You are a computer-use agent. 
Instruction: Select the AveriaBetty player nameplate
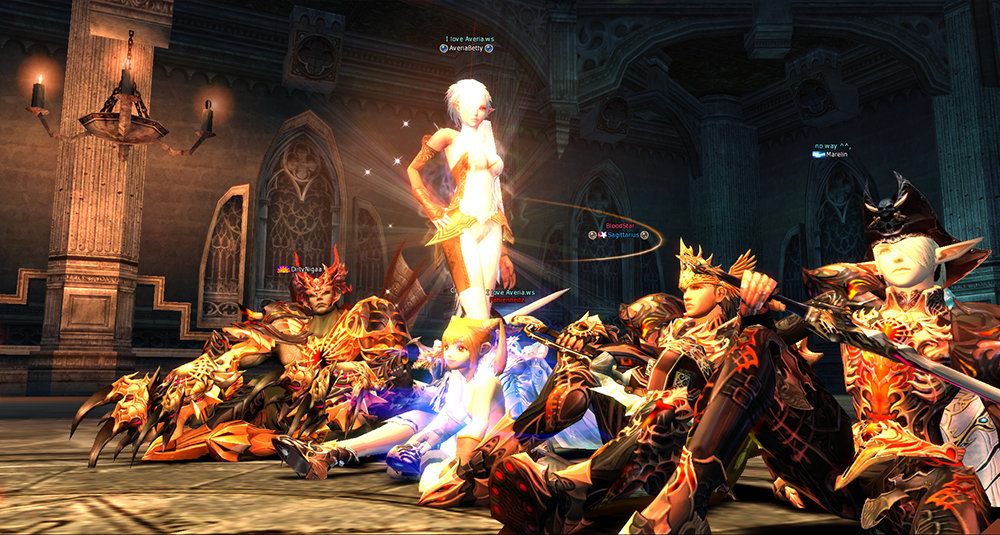(469, 48)
